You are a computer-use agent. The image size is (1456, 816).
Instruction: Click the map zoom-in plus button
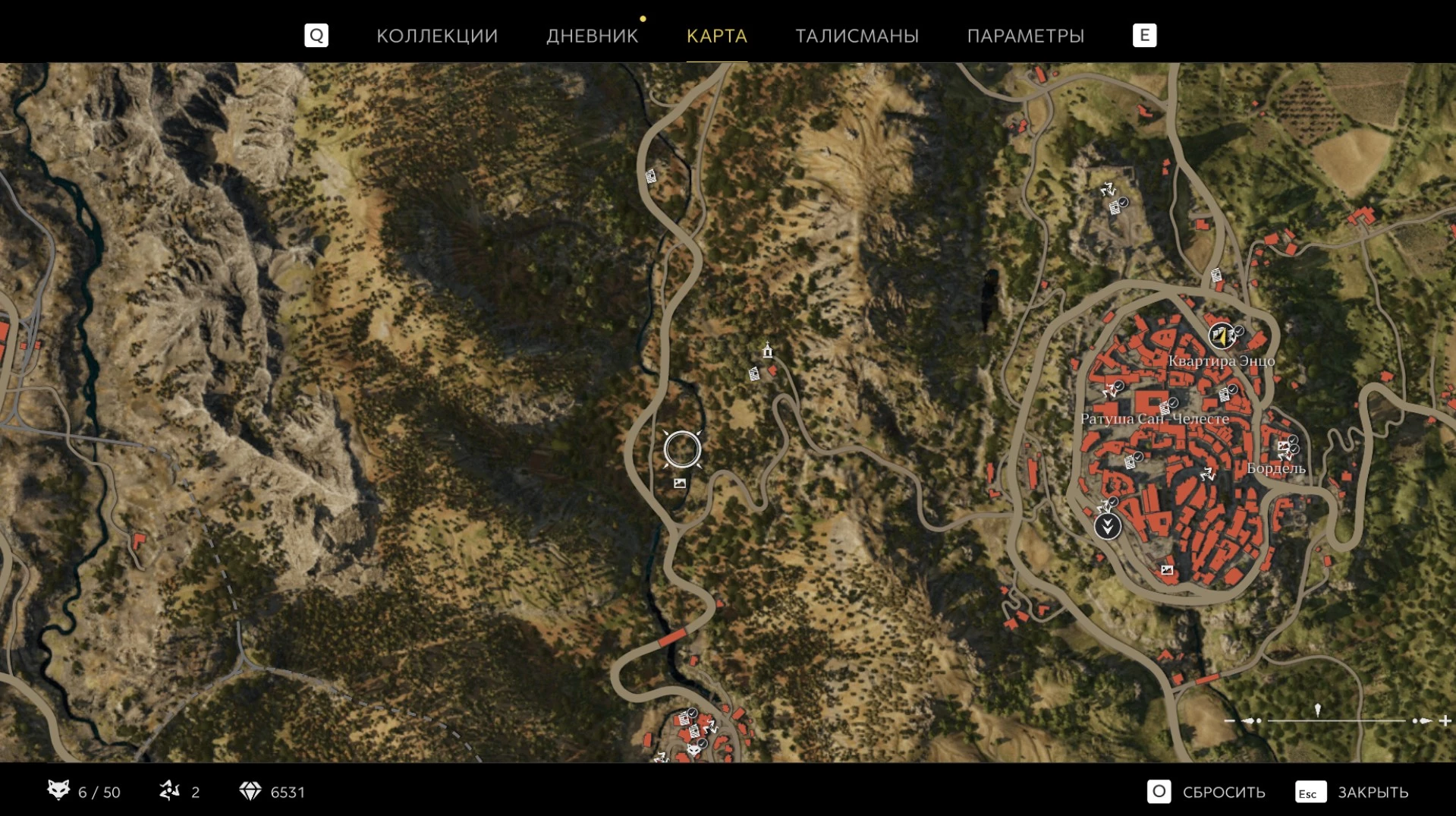coord(1445,720)
